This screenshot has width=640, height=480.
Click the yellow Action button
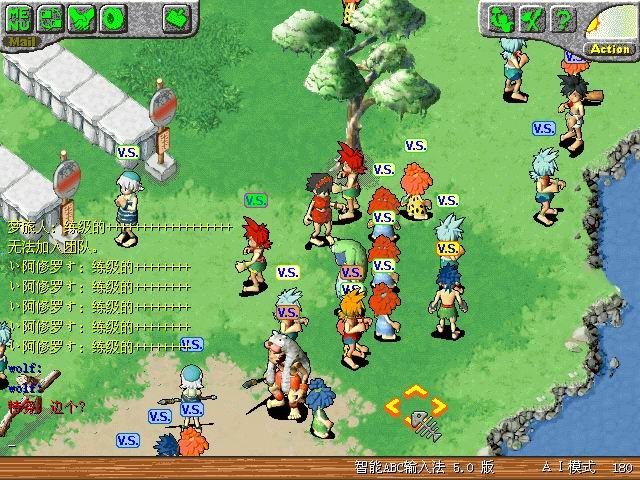point(609,48)
